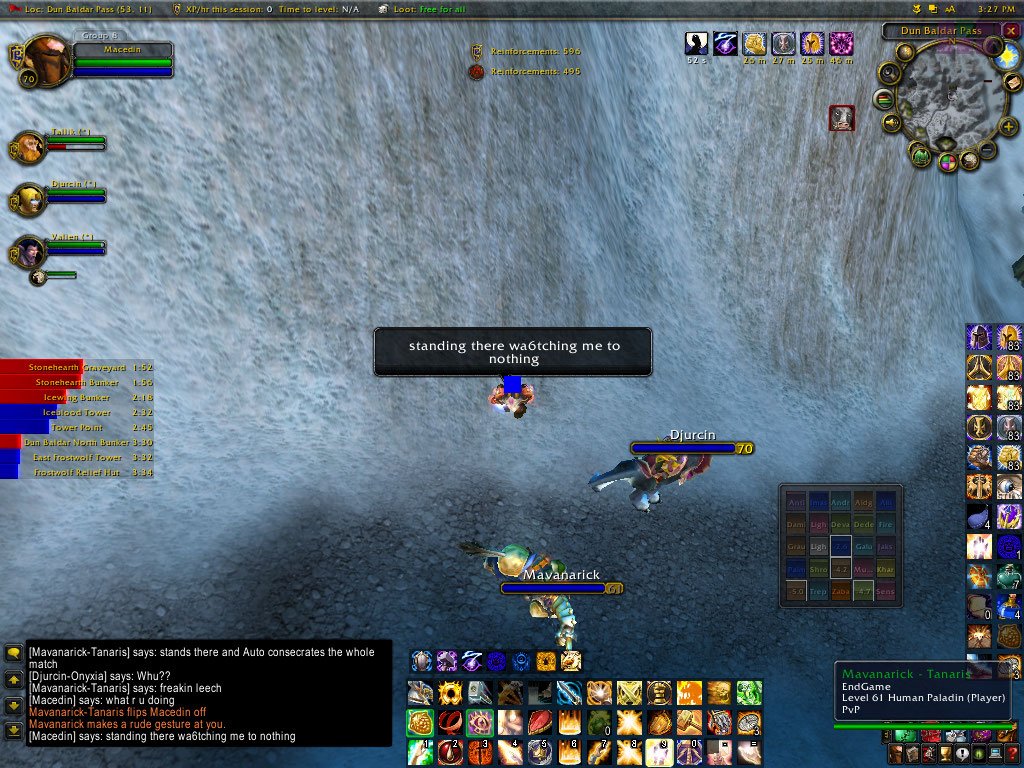1024x768 pixels.
Task: Select the Frostwolf Relief Hut timer row
Action: click(75, 472)
